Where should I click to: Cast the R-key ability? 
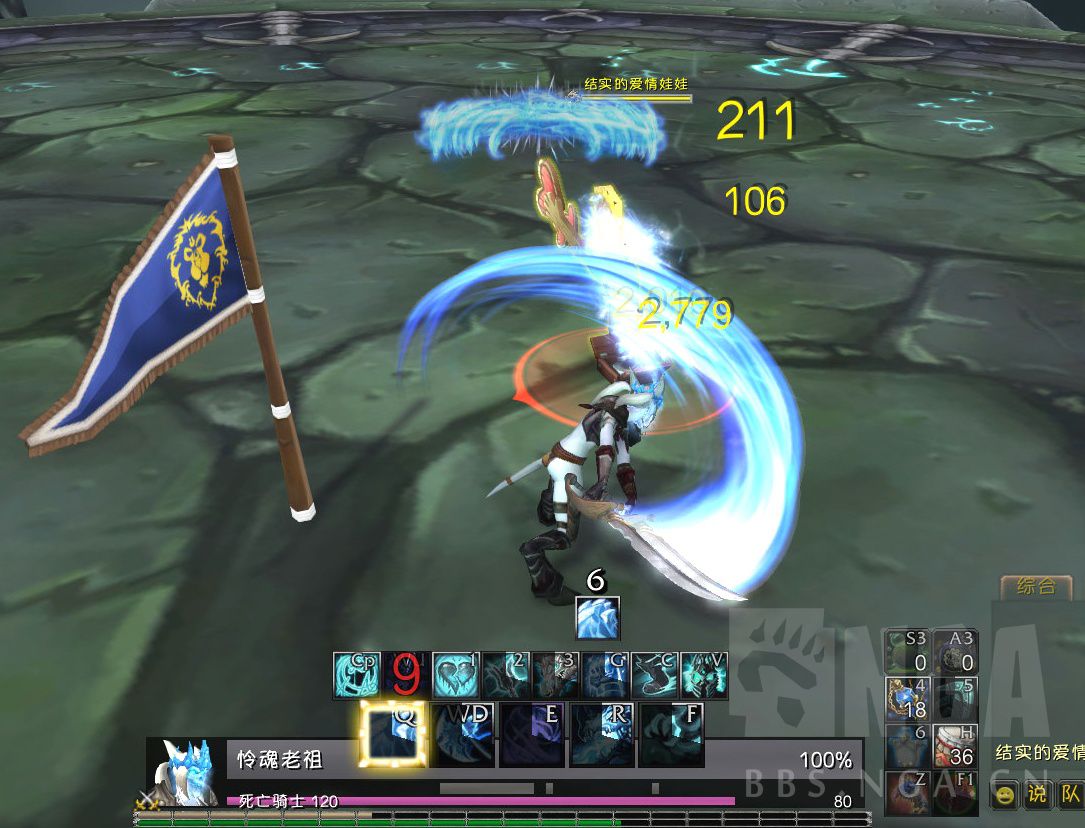pyautogui.click(x=602, y=735)
